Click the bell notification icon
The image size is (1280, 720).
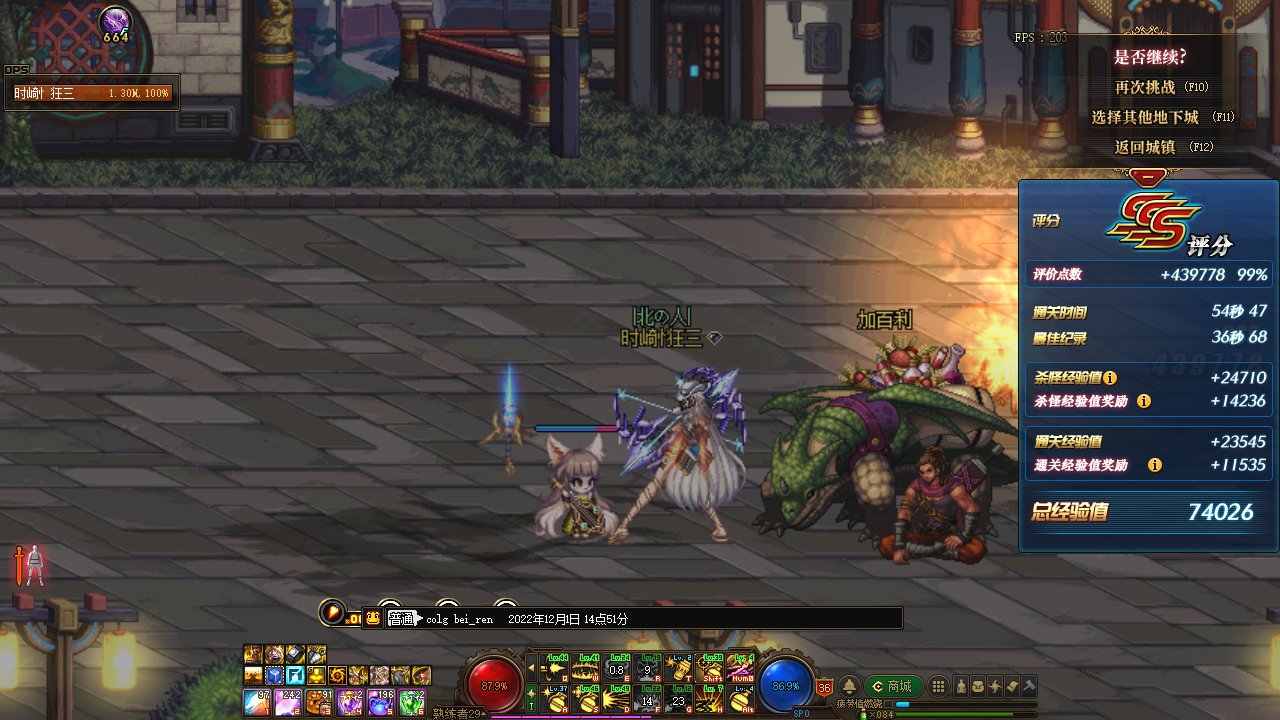coord(849,687)
